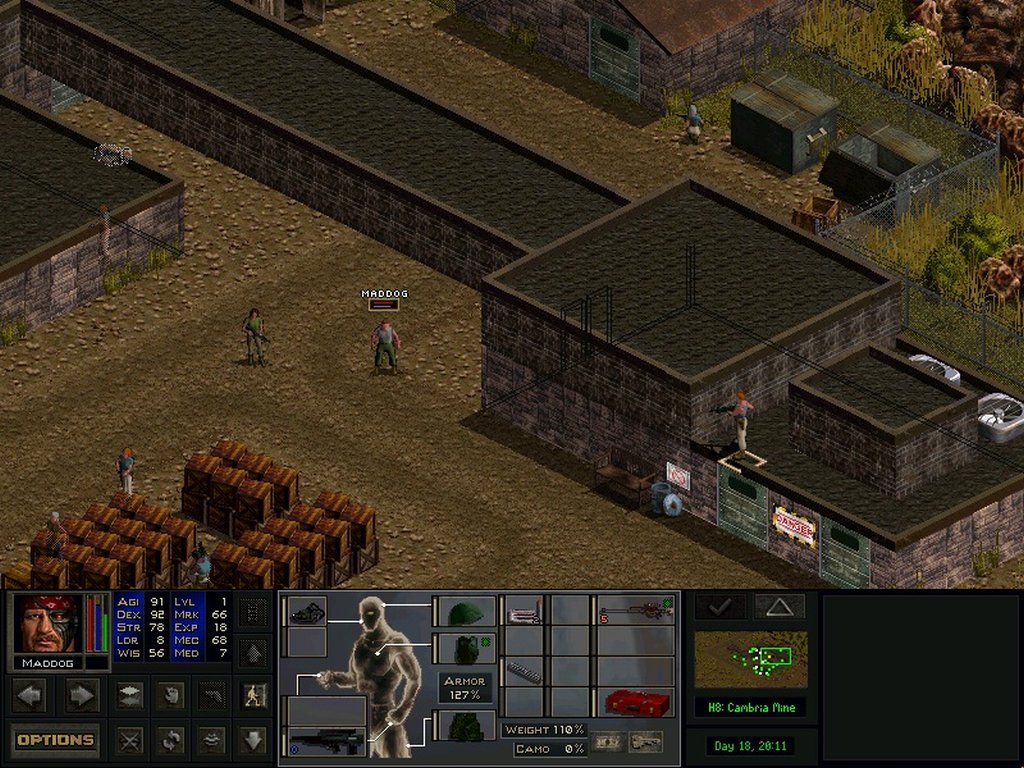Click the hand action button

pos(172,694)
